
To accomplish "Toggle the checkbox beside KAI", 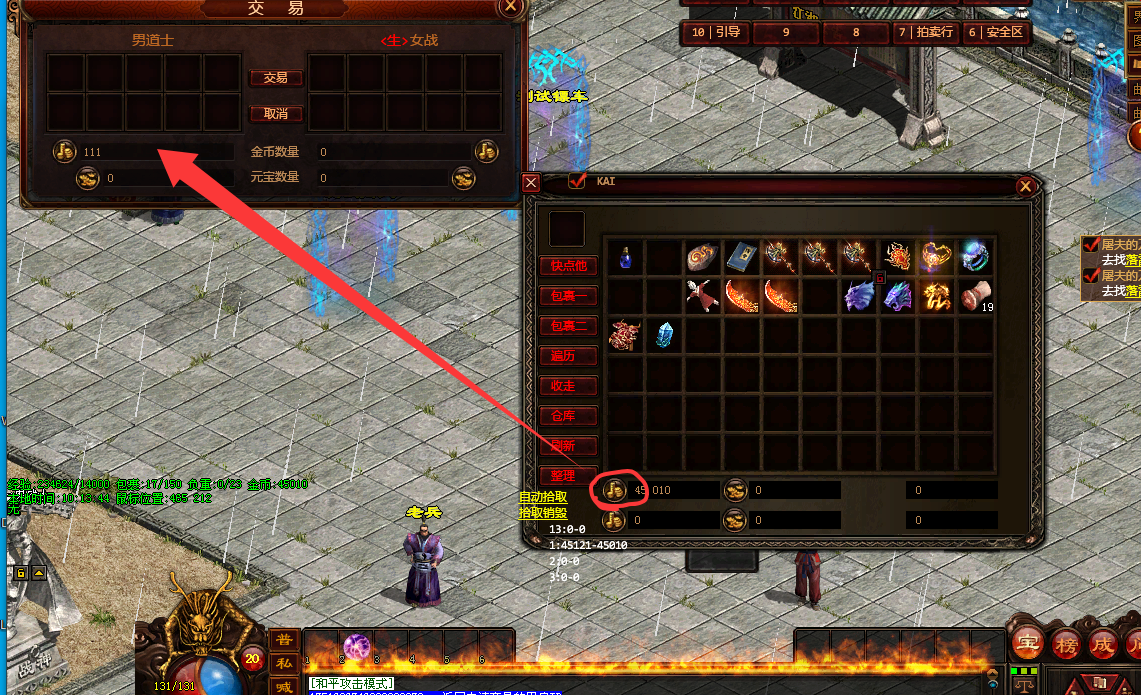I will click(x=577, y=181).
